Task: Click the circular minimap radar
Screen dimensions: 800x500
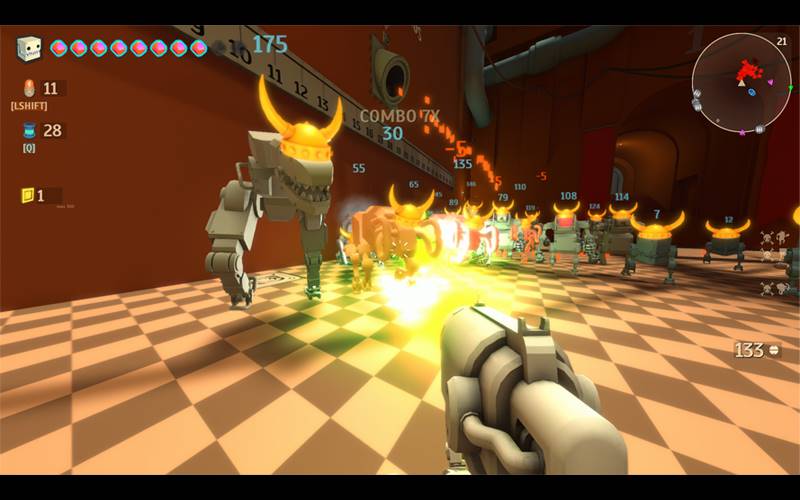Action: 741,82
